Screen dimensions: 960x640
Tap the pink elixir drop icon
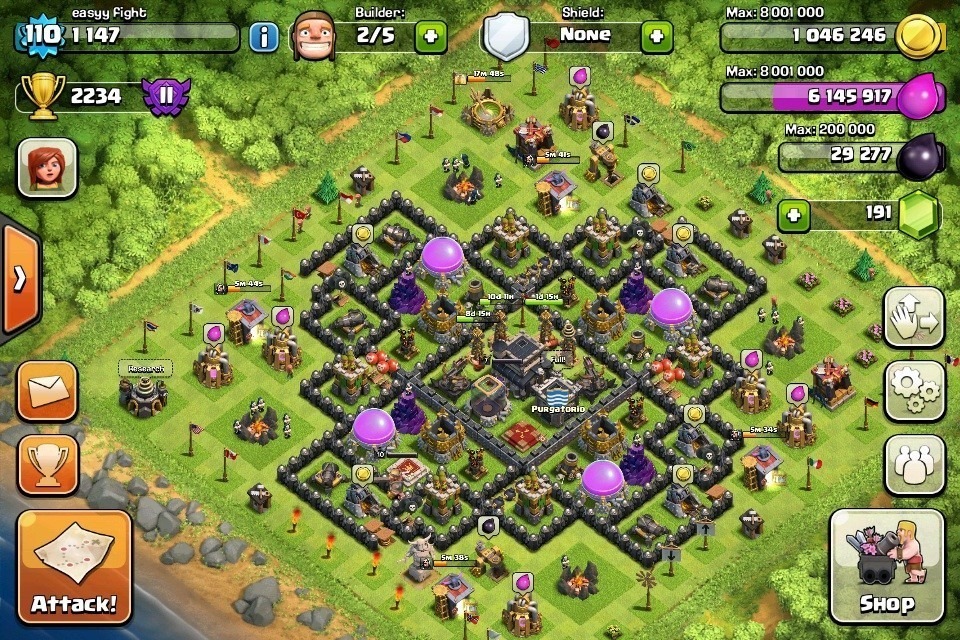pos(920,98)
